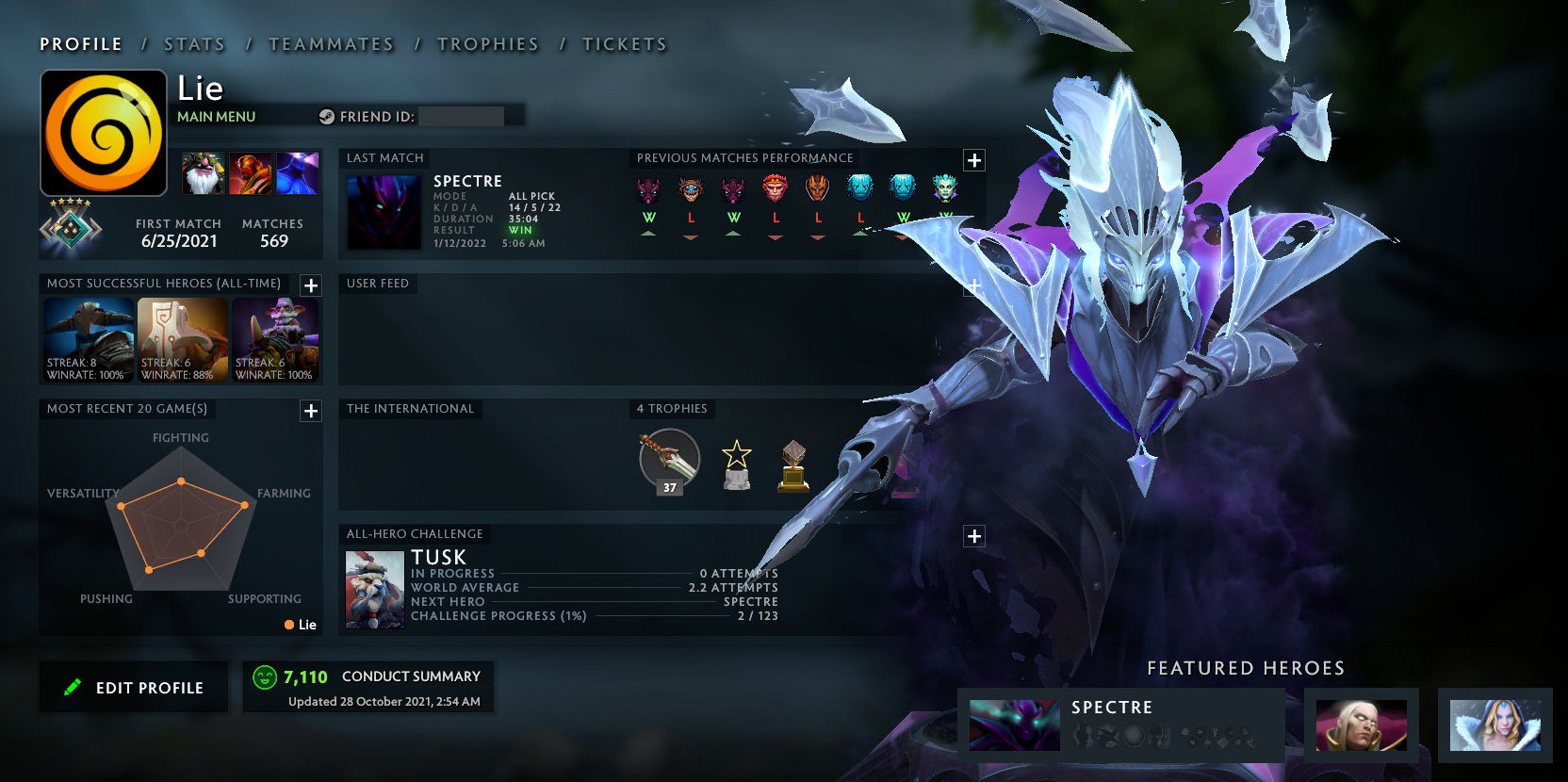Open the sword trophy under The International
The height and width of the screenshot is (782, 1568).
(668, 461)
